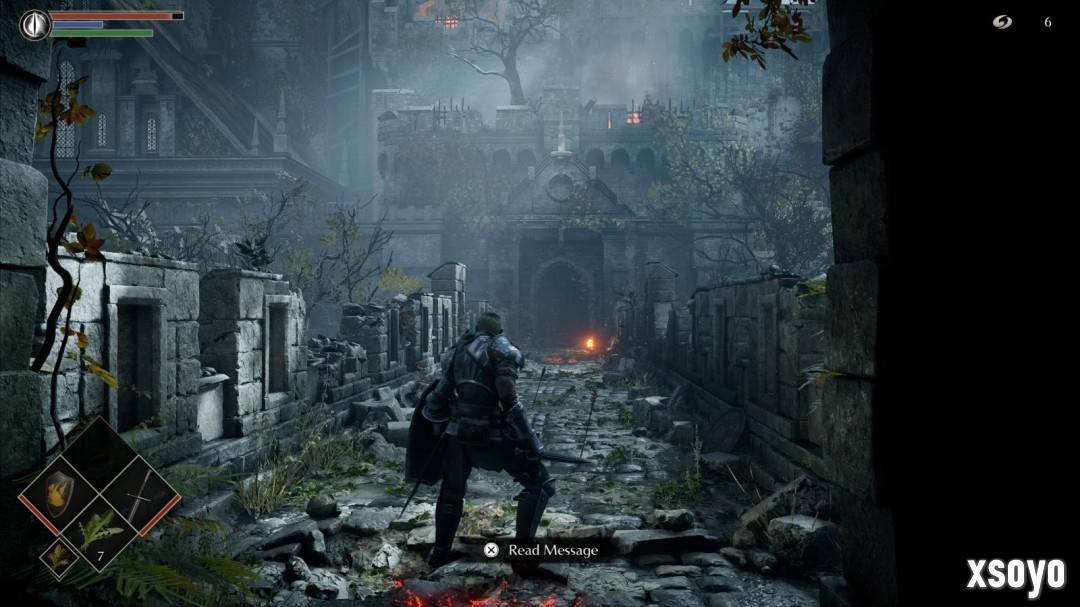Select the shield quick slot

60,491
